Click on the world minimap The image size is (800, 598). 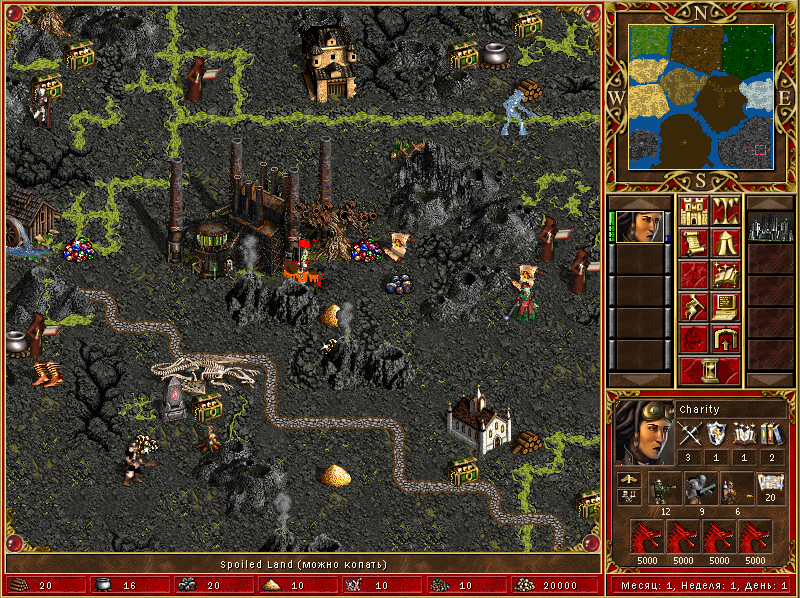click(700, 97)
